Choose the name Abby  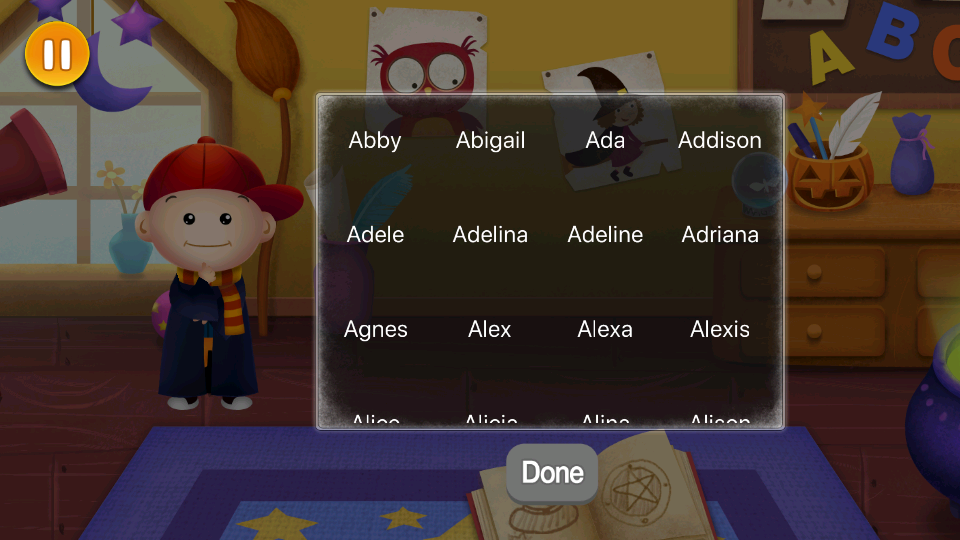coord(375,141)
